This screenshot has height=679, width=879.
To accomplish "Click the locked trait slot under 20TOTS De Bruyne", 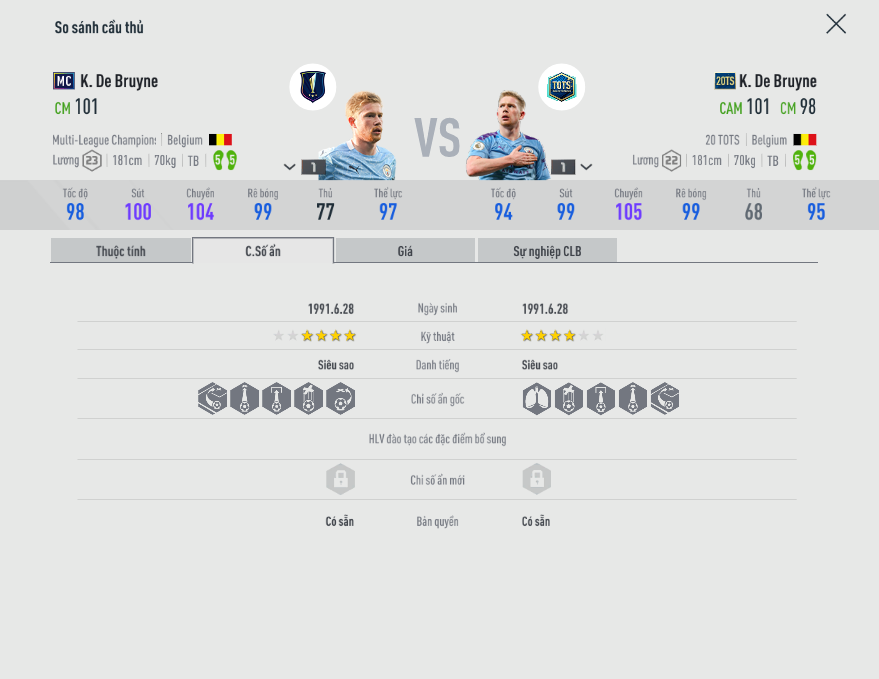I will point(537,479).
